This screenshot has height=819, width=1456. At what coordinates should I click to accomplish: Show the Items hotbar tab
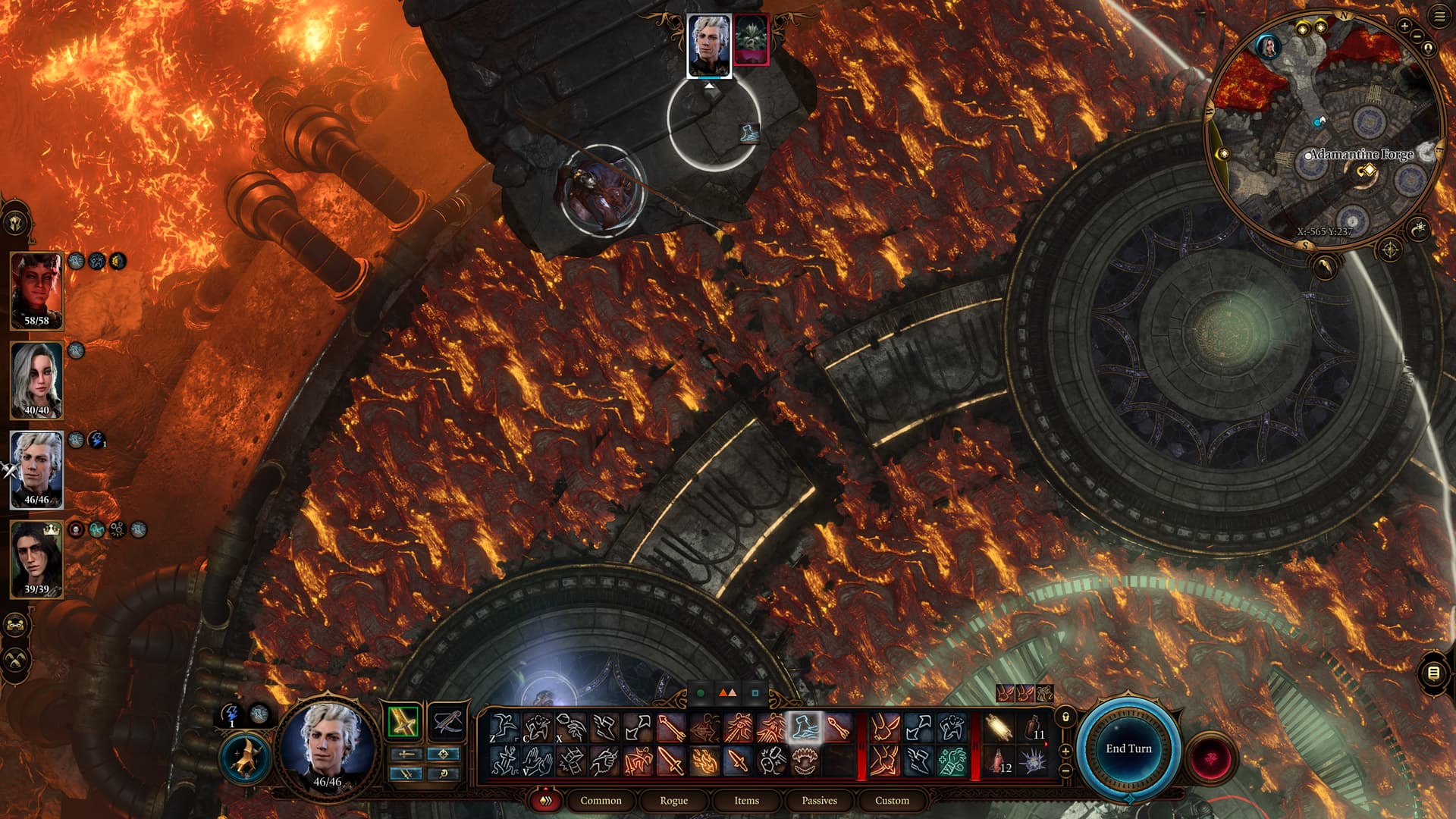tap(746, 800)
